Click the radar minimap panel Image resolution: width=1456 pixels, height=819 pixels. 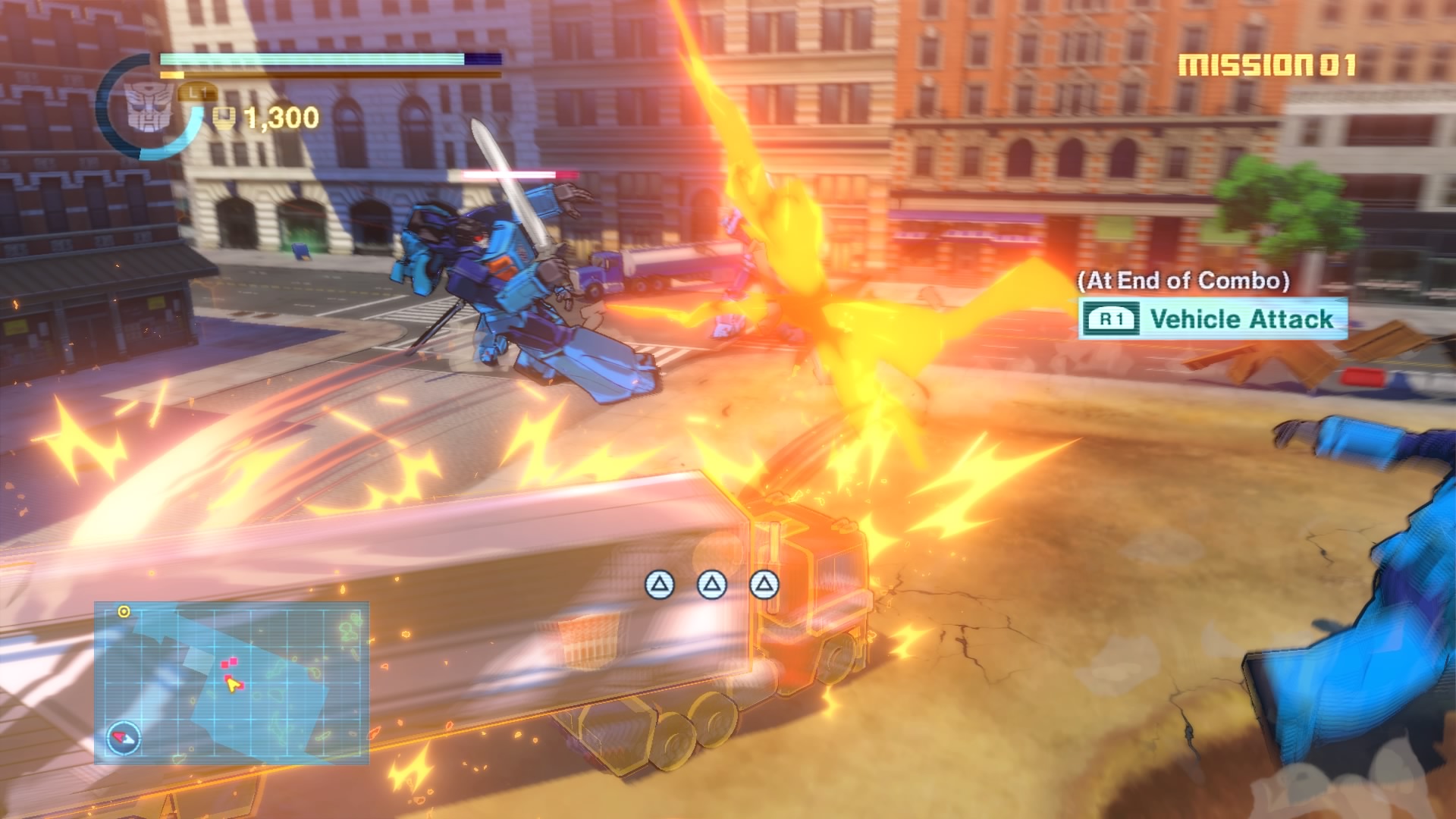231,682
